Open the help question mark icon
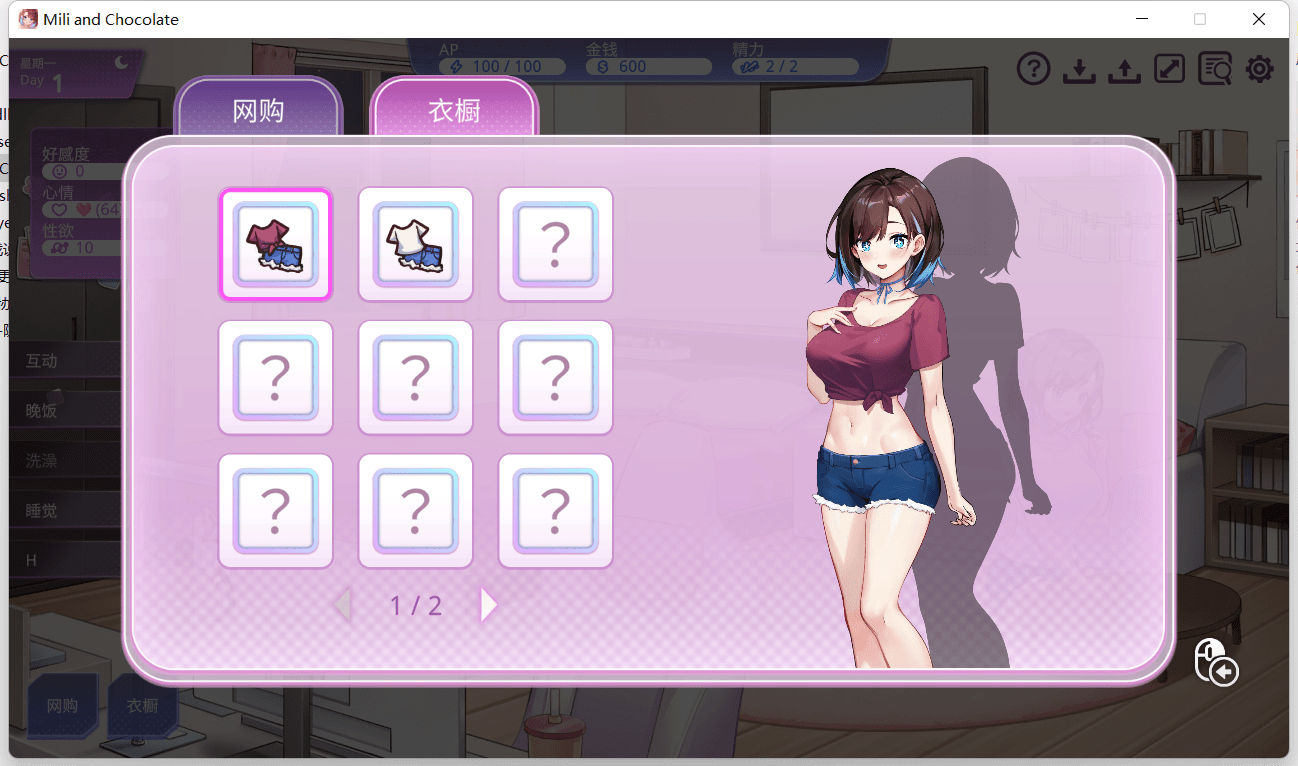 pyautogui.click(x=1033, y=69)
